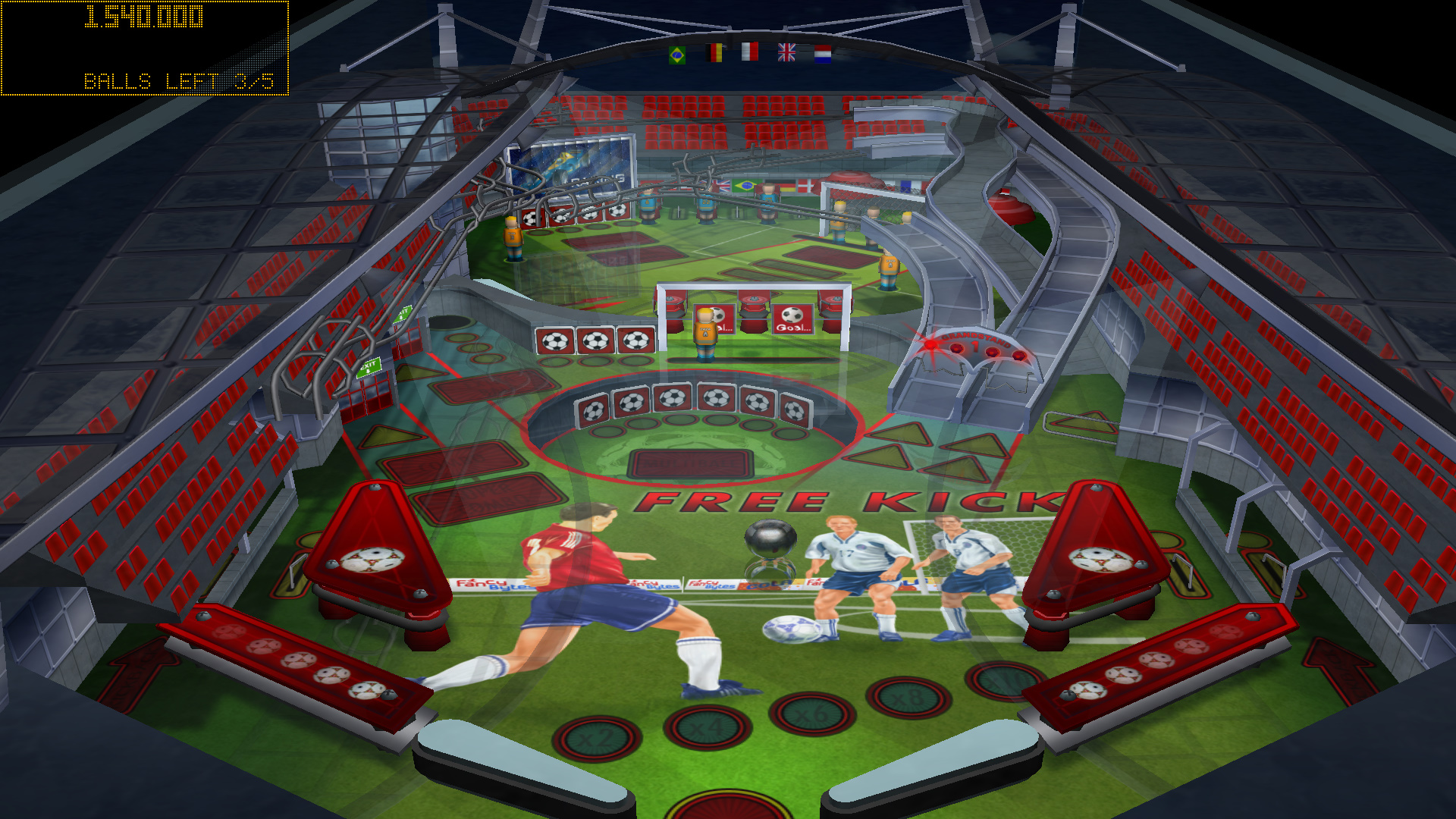Click a soccer ball drop target in the arc
Viewport: 1456px width, 819px height.
pyautogui.click(x=672, y=397)
